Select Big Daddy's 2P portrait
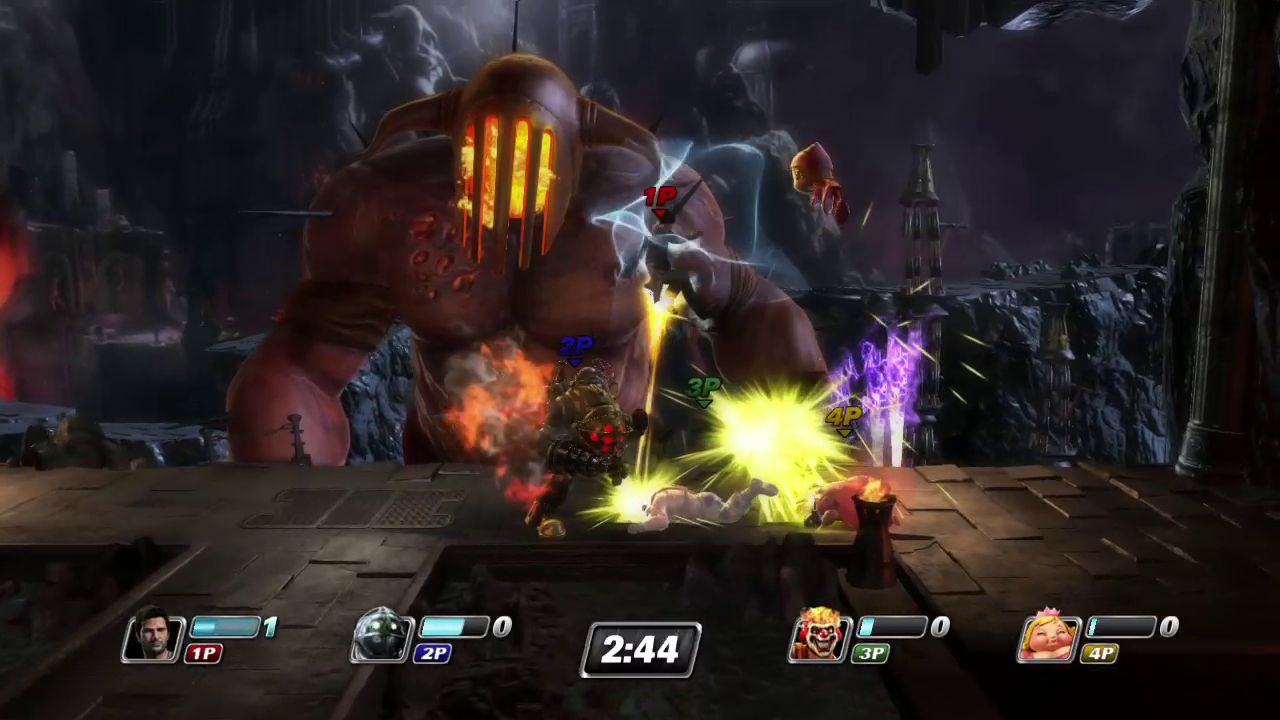Screen dimensions: 1280x720 pyautogui.click(x=382, y=636)
